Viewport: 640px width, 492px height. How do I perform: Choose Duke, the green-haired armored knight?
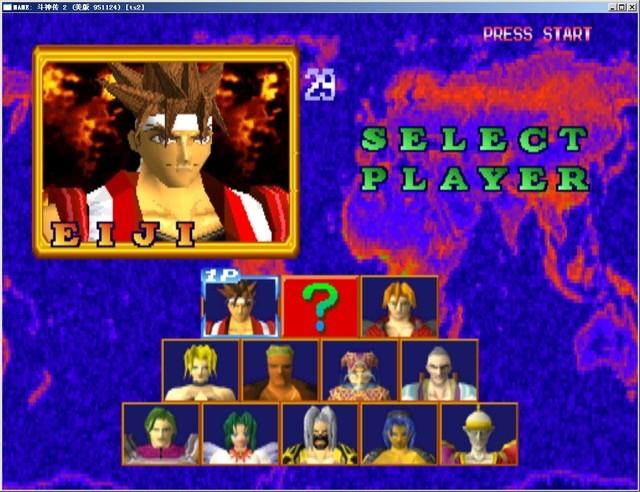[161, 433]
